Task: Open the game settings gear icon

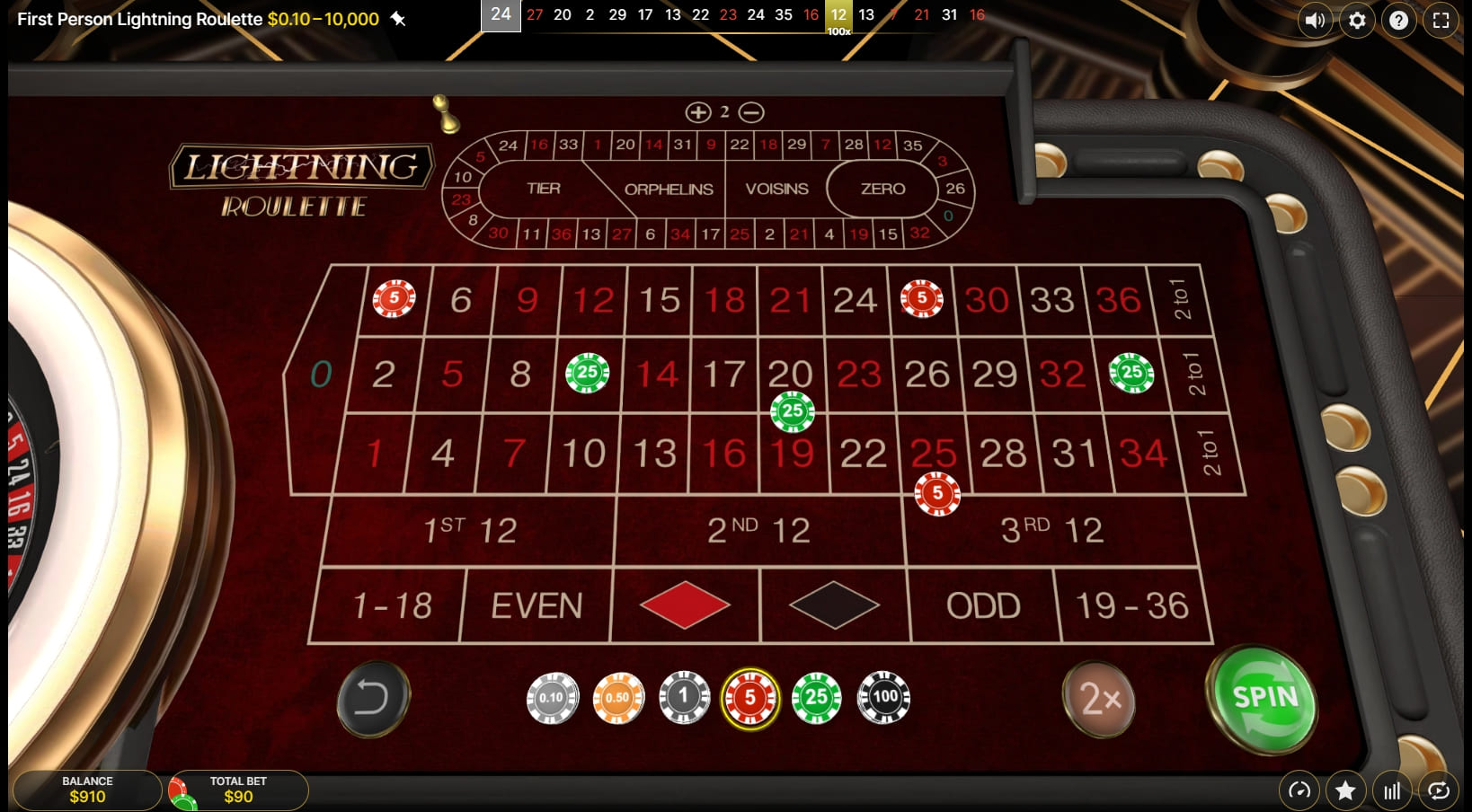Action: pyautogui.click(x=1356, y=20)
